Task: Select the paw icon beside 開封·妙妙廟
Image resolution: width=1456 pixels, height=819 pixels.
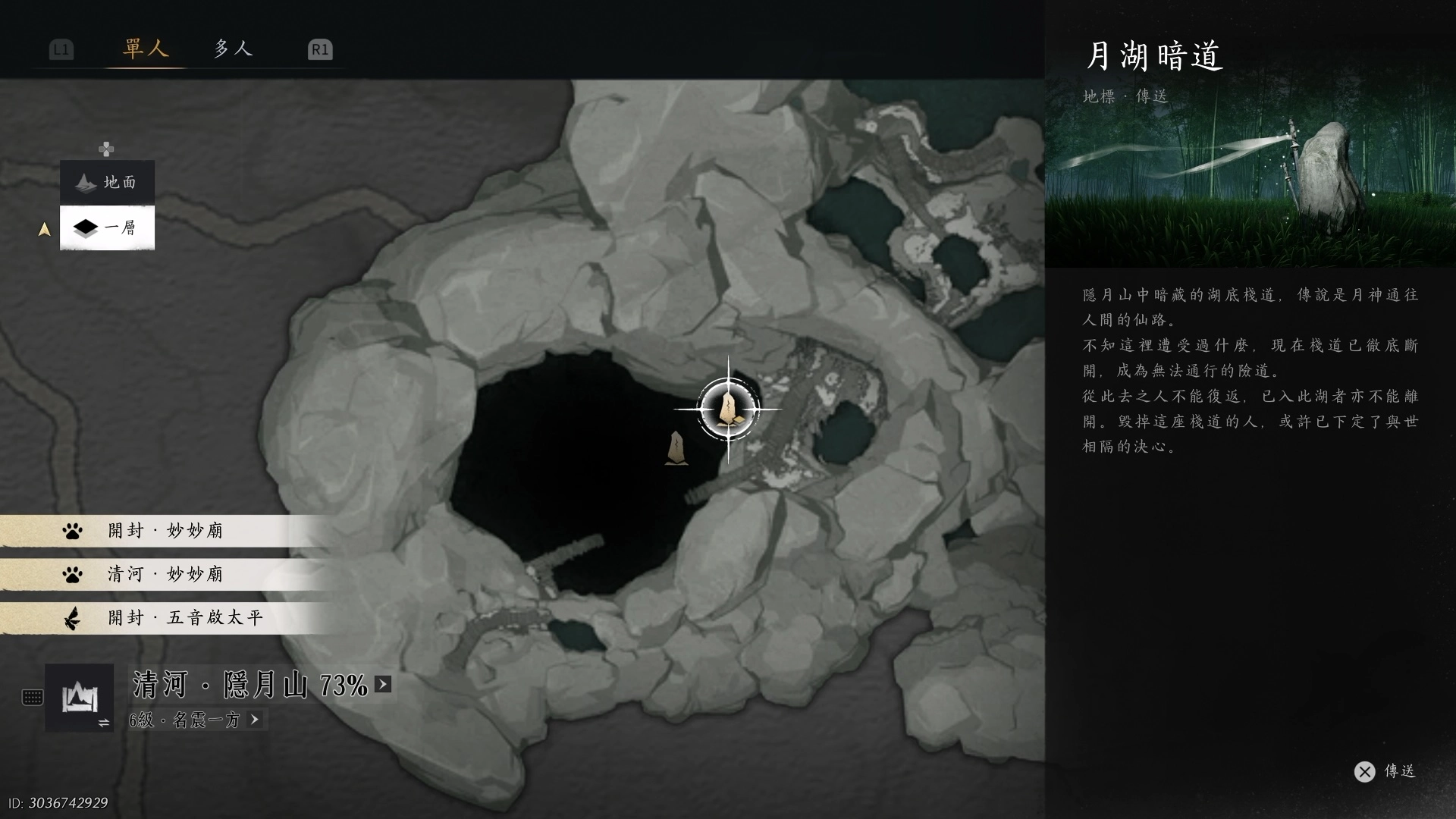Action: [x=73, y=530]
